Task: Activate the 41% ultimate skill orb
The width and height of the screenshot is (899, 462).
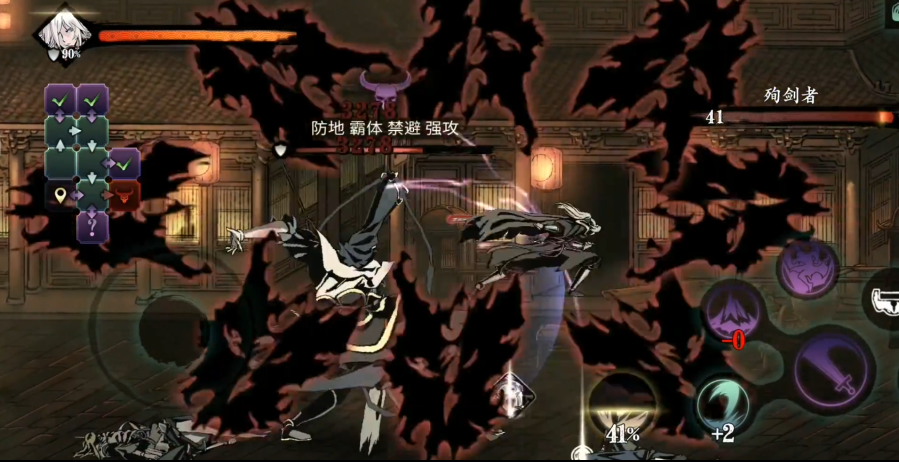Action: [x=621, y=408]
